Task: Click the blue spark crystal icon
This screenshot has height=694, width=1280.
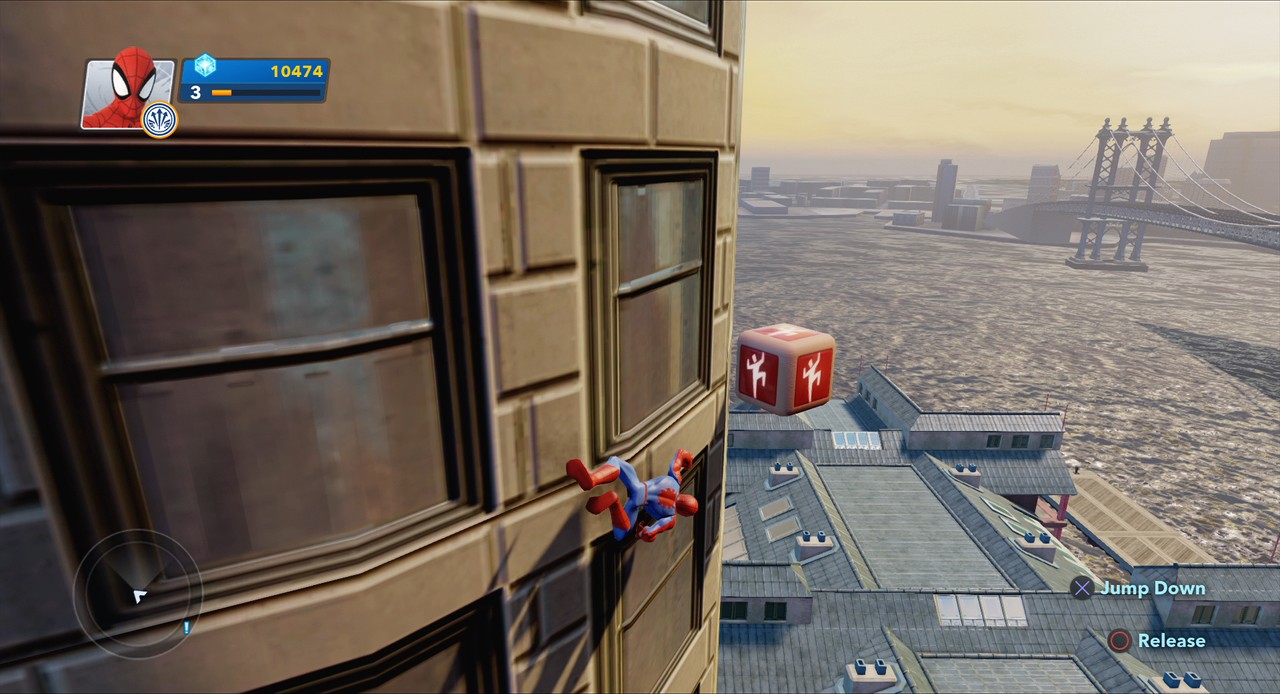Action: (x=205, y=66)
